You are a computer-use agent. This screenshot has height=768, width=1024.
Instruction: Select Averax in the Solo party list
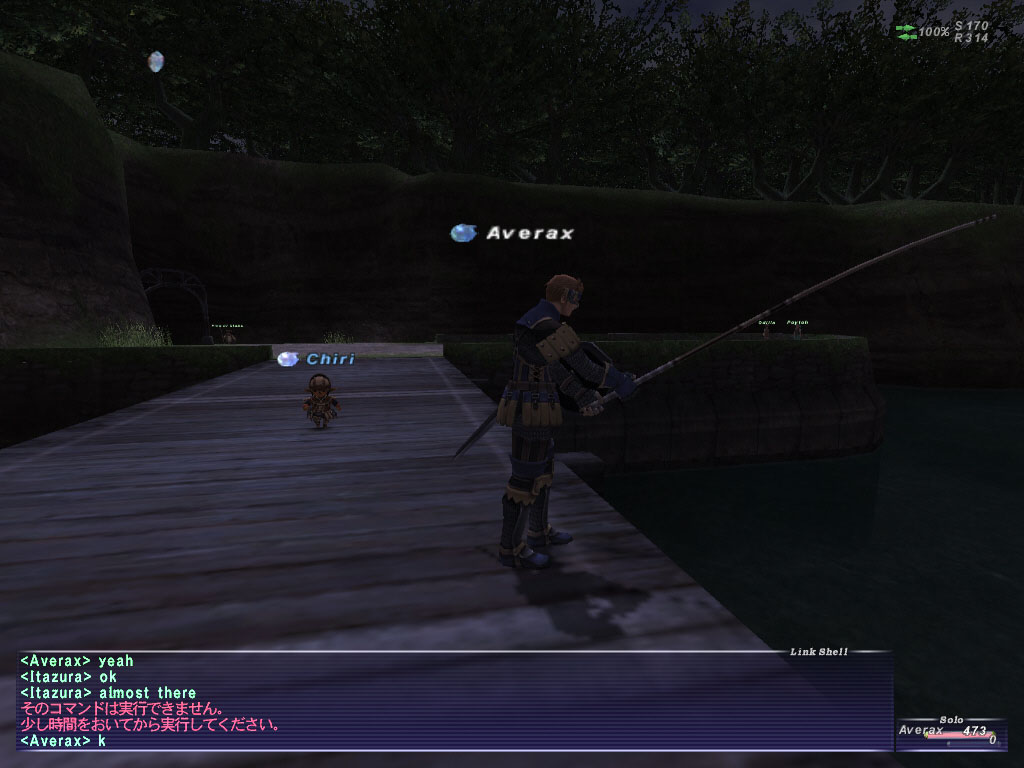click(x=921, y=731)
